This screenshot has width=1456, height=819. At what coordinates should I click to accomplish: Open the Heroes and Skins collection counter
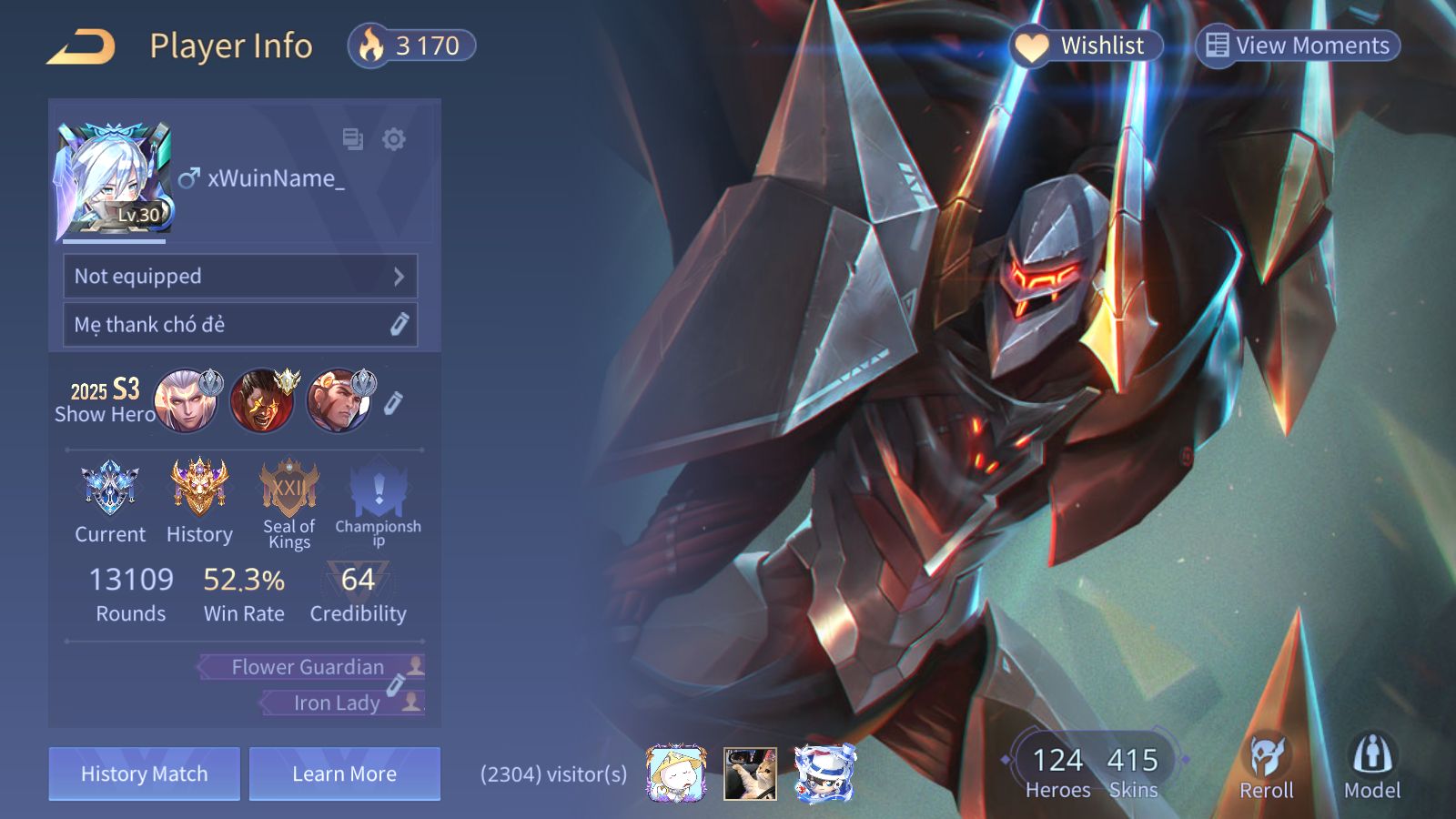click(x=1094, y=770)
